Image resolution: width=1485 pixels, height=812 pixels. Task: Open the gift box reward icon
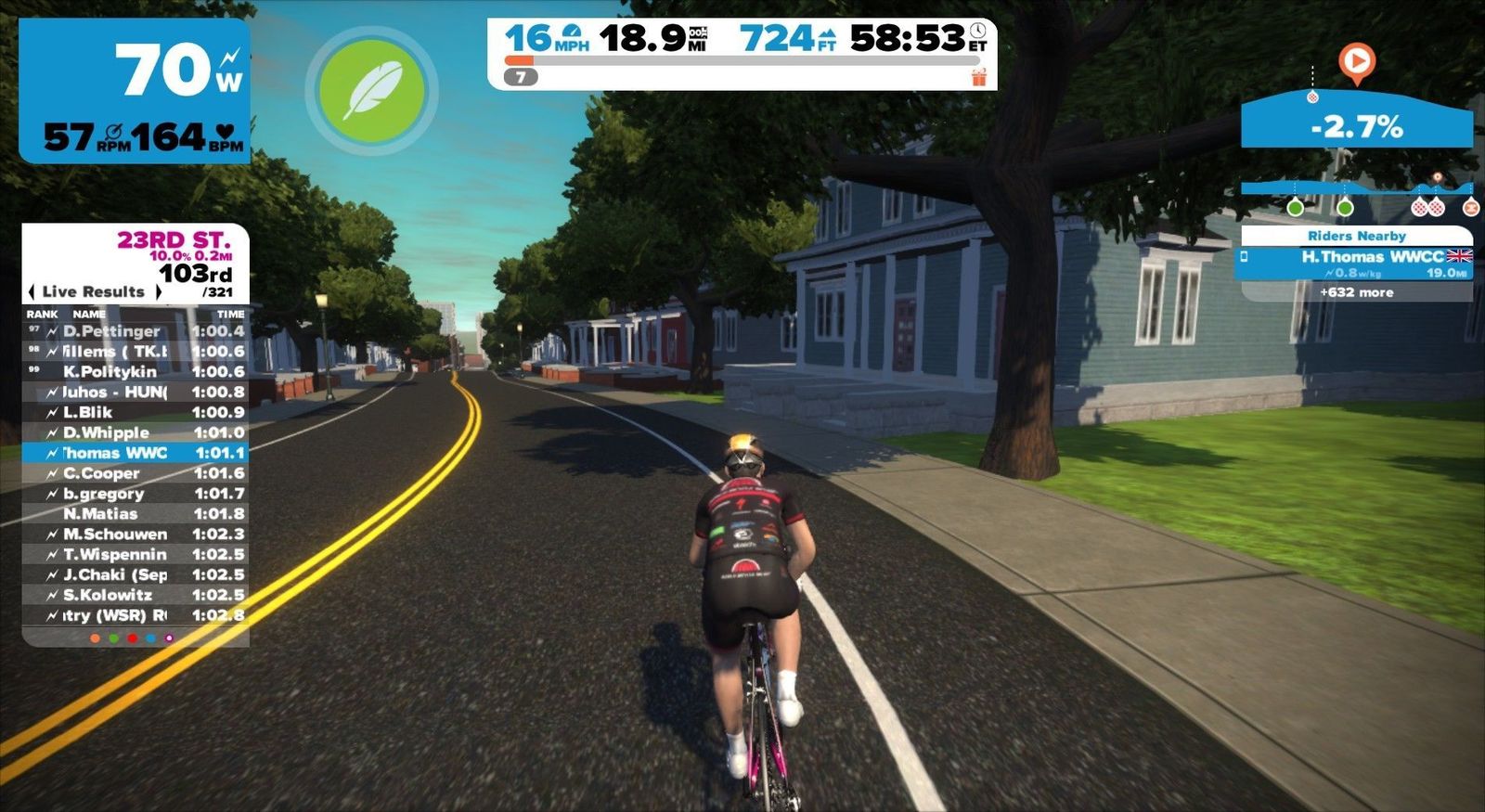[x=978, y=77]
